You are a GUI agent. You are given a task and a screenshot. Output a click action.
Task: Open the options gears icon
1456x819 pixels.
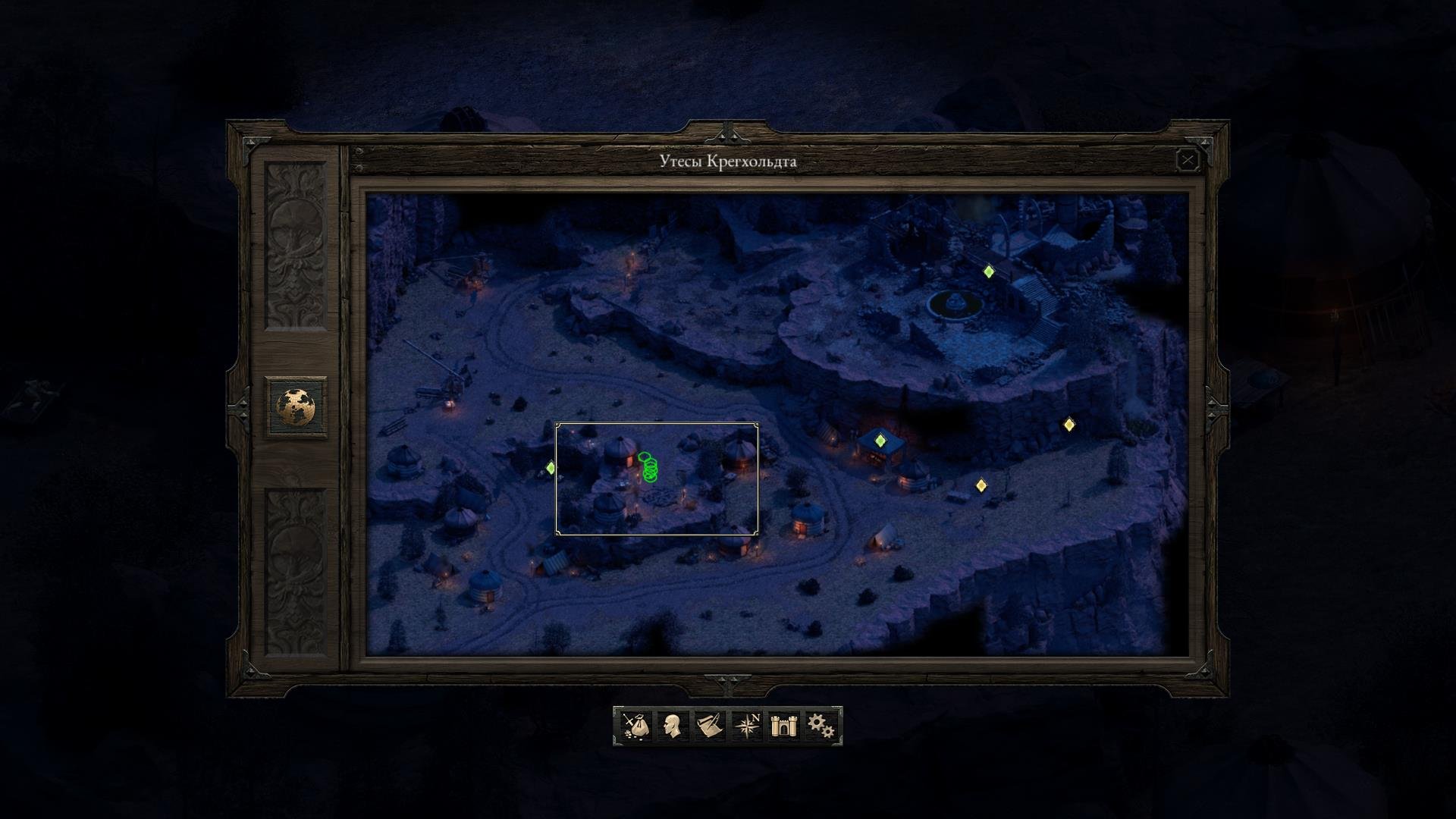click(821, 726)
